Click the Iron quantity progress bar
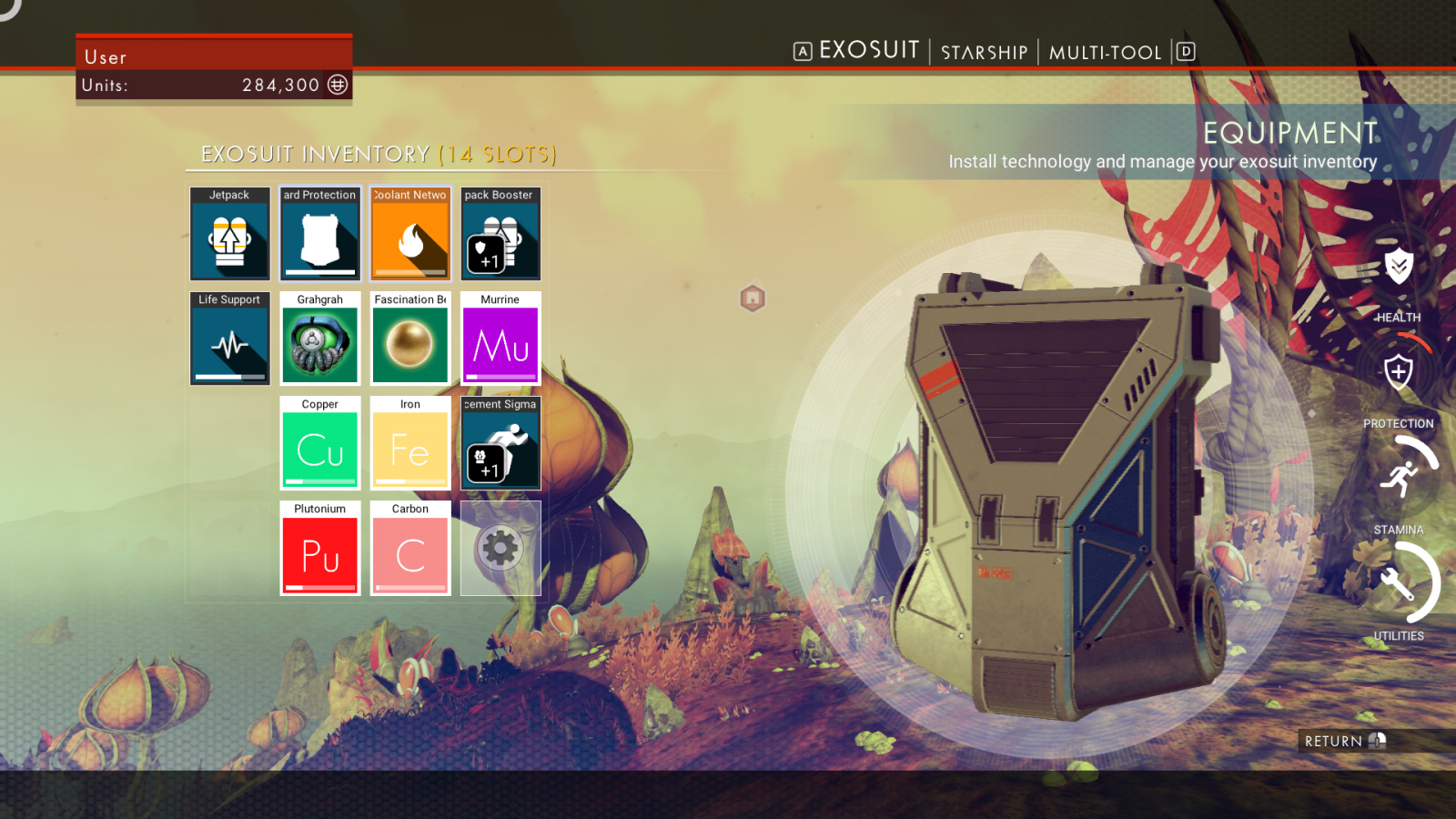Viewport: 1456px width, 819px height. [408, 483]
